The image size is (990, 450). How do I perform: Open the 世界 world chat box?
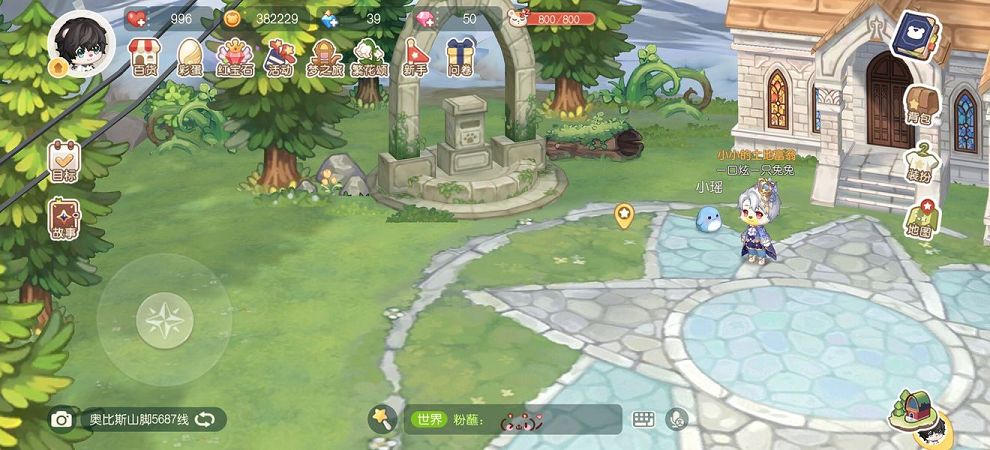510,419
